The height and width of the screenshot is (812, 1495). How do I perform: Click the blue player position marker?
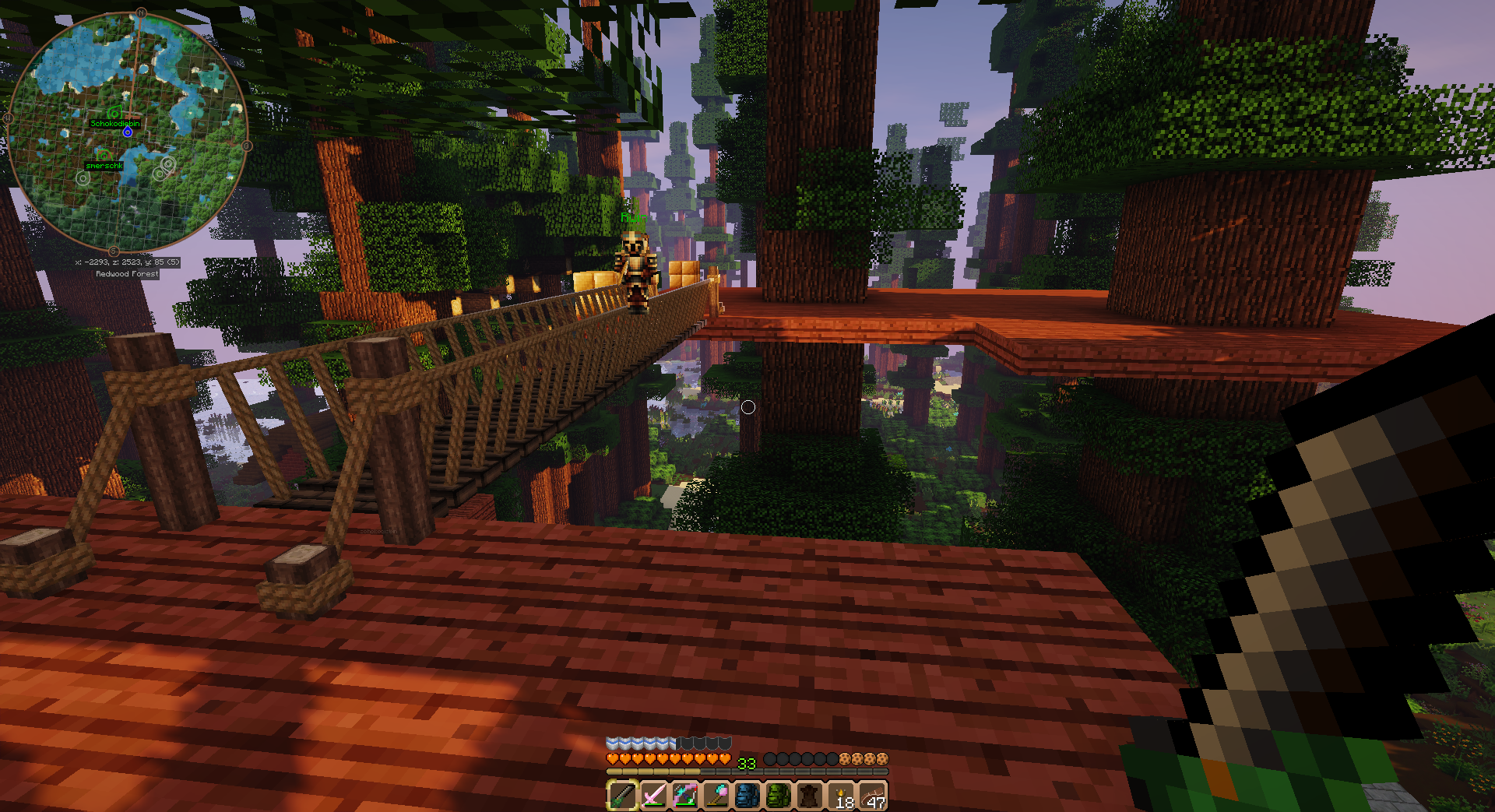pos(128,132)
